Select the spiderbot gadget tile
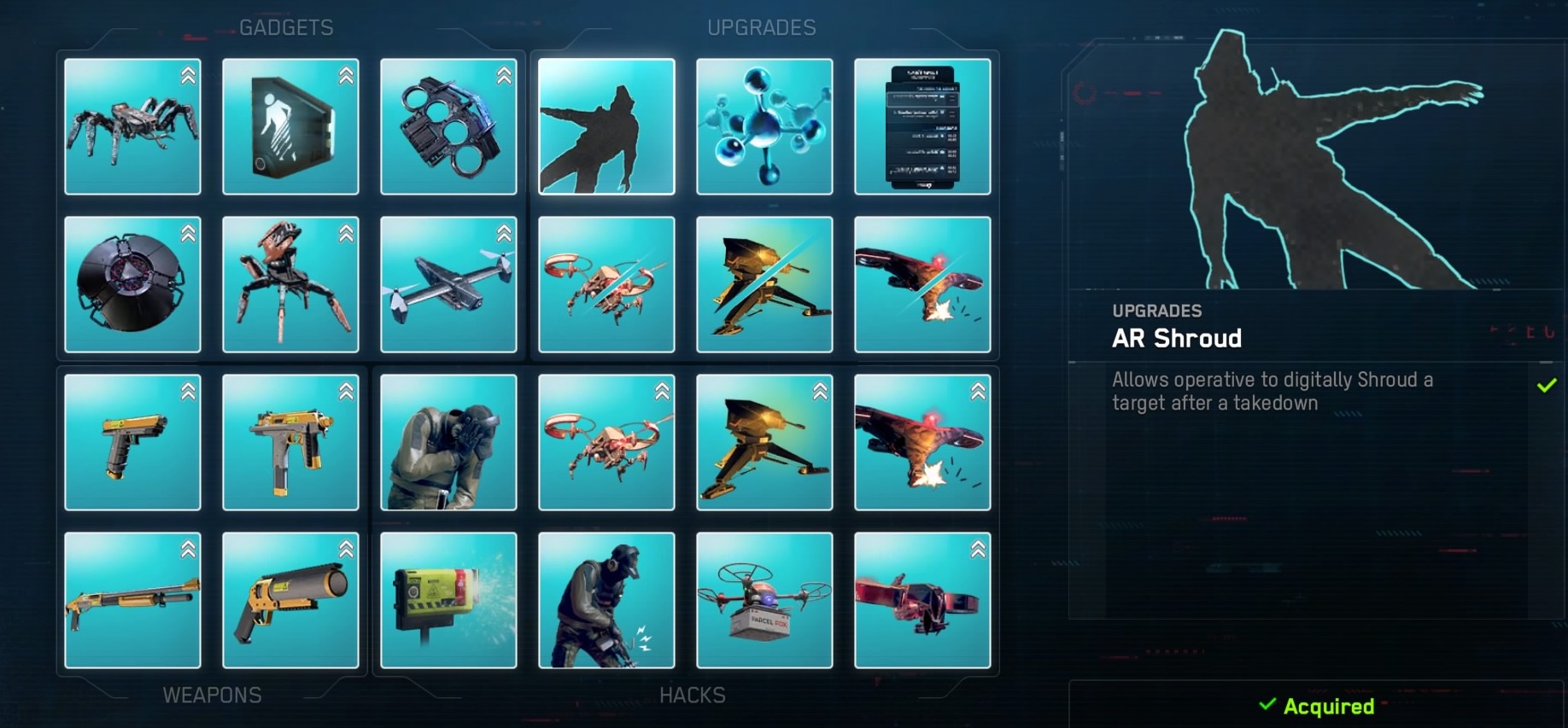Viewport: 1568px width, 728px height. [132, 126]
